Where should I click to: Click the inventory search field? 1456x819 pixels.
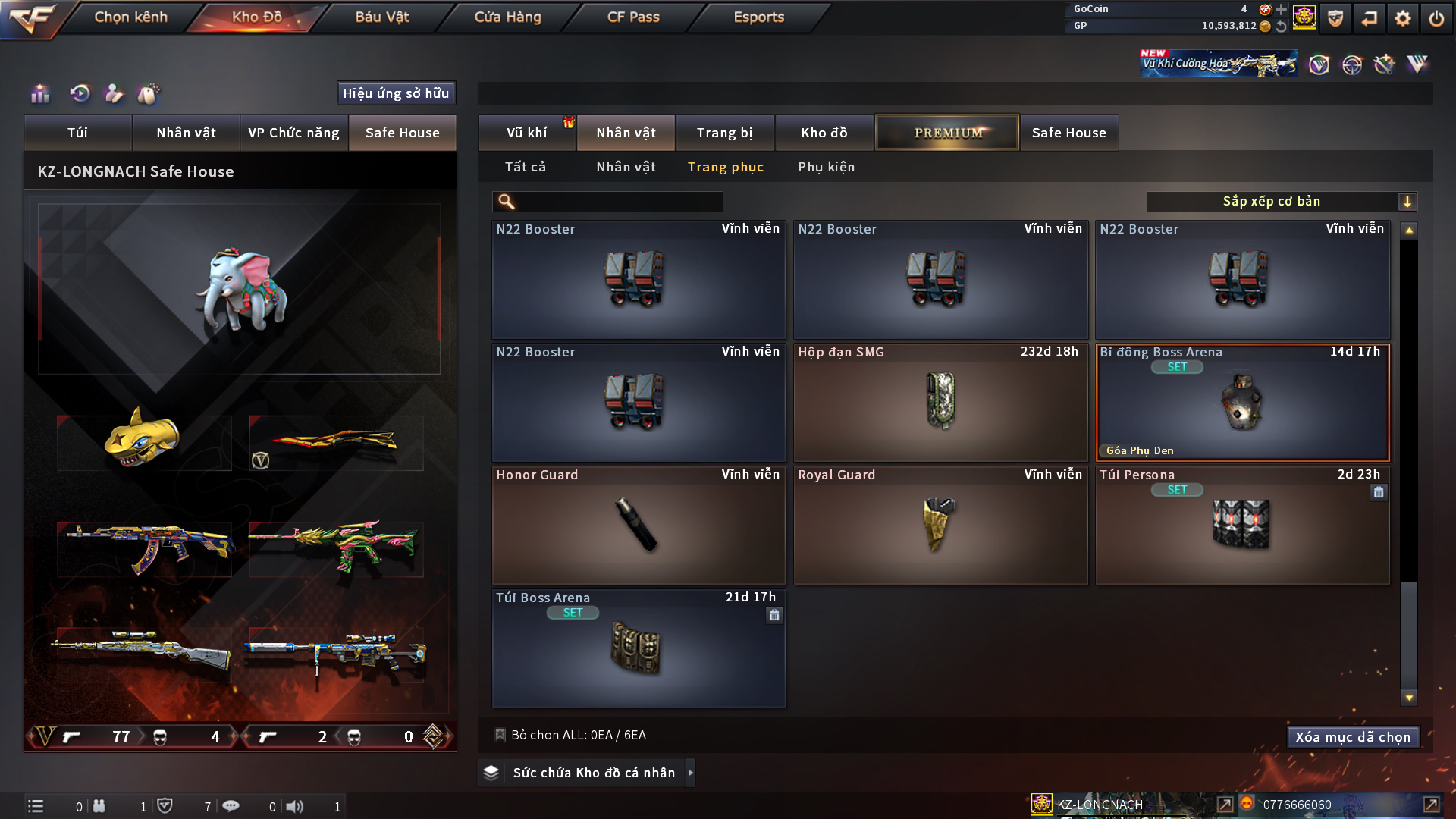[618, 202]
